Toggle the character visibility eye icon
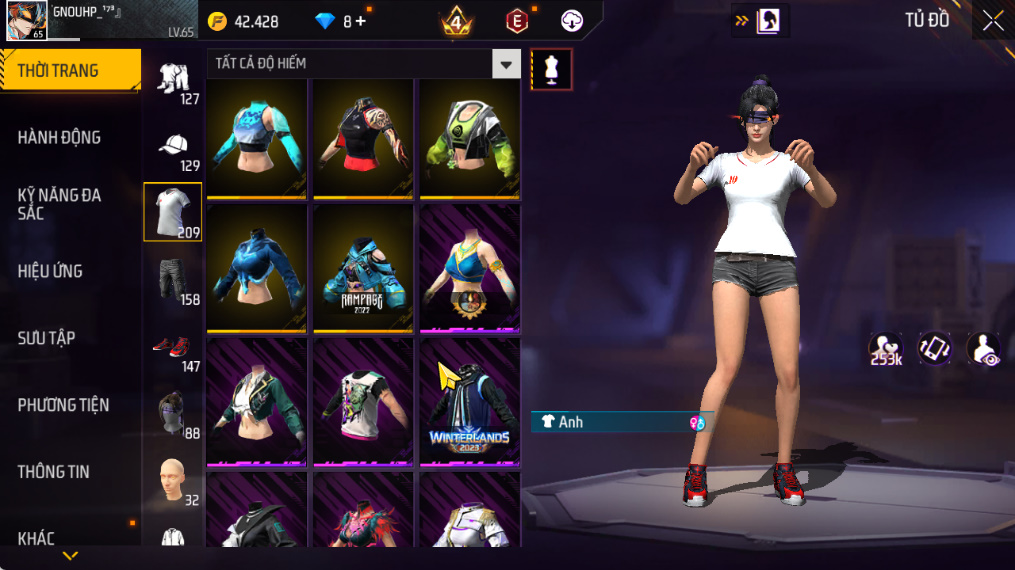The height and width of the screenshot is (570, 1015). (x=984, y=349)
